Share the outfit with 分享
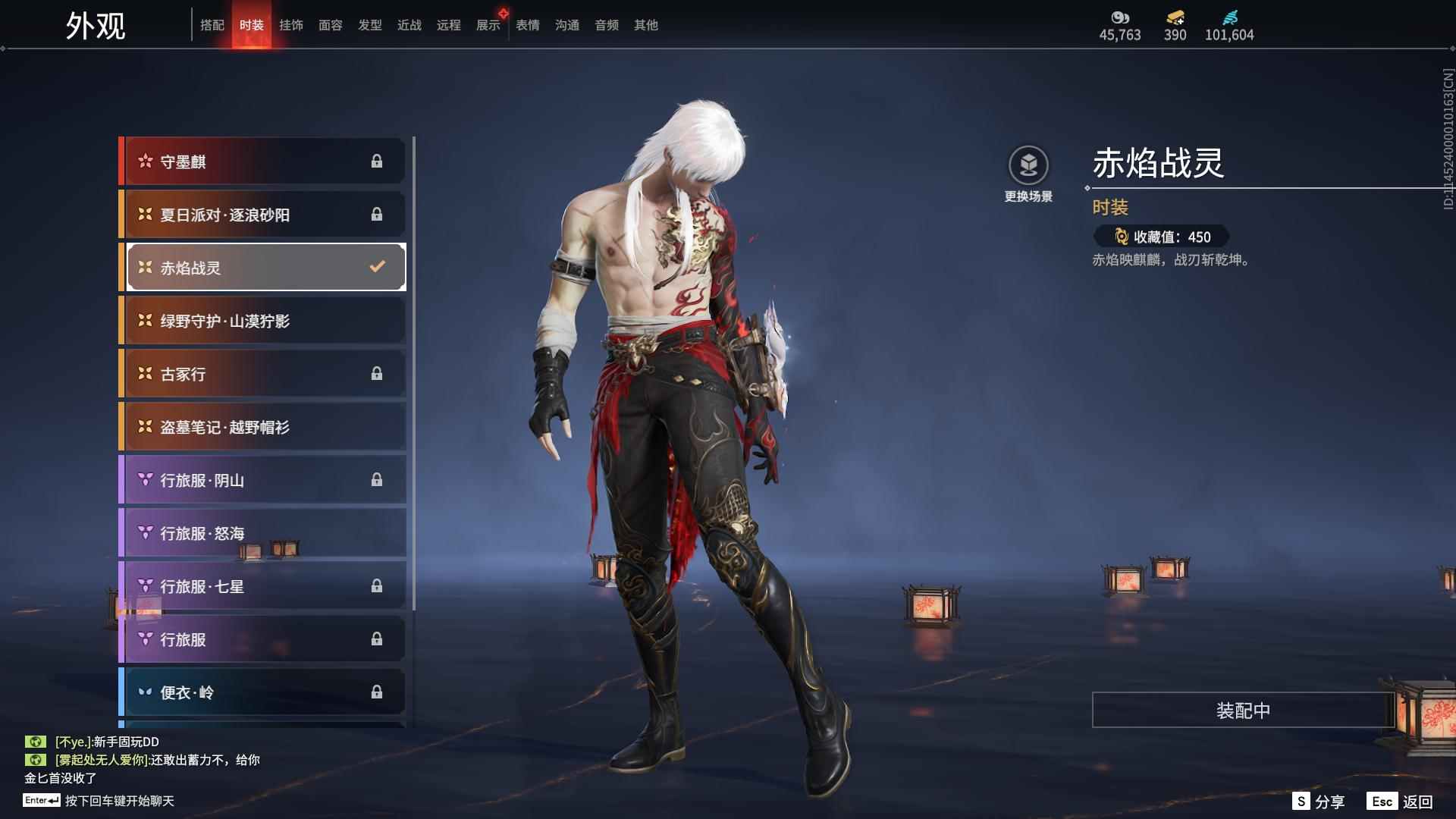The image size is (1456, 819). pyautogui.click(x=1319, y=802)
